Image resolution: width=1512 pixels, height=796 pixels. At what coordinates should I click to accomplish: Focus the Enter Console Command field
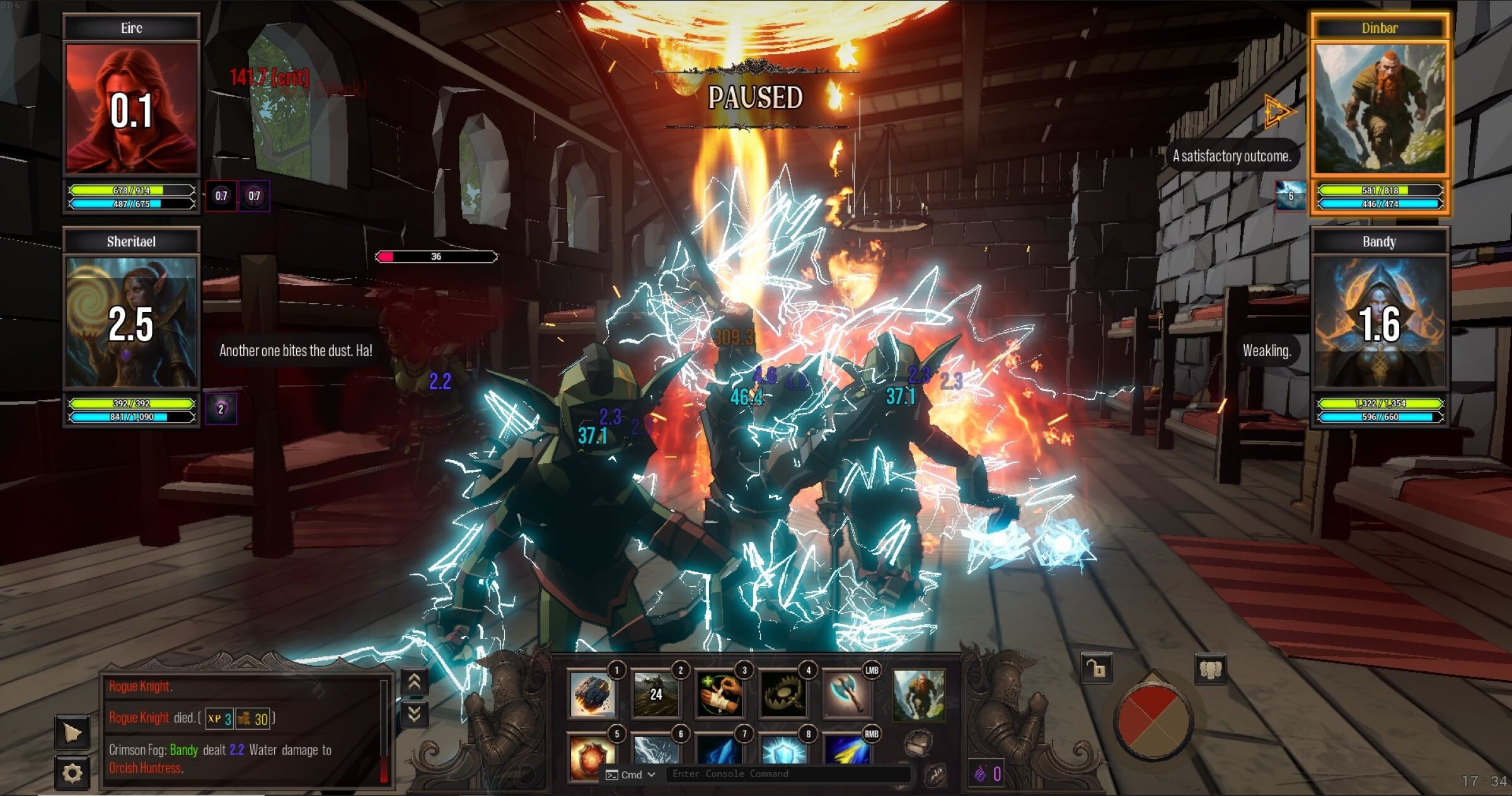[788, 774]
